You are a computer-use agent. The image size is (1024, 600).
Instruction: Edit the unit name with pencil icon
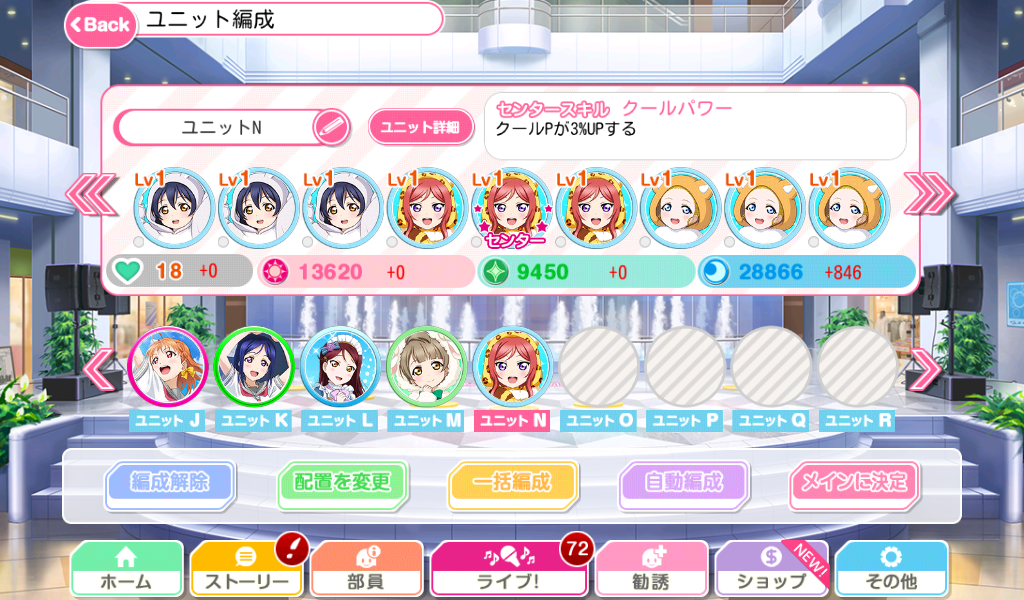click(328, 127)
